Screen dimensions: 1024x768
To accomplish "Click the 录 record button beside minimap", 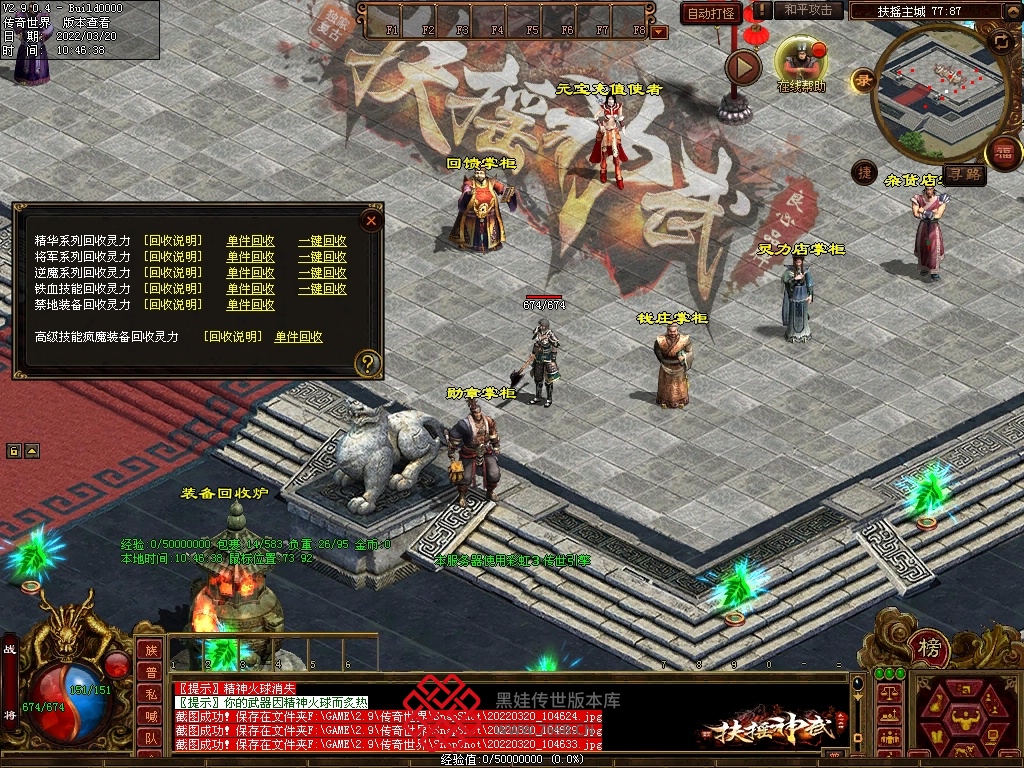I will click(x=862, y=81).
